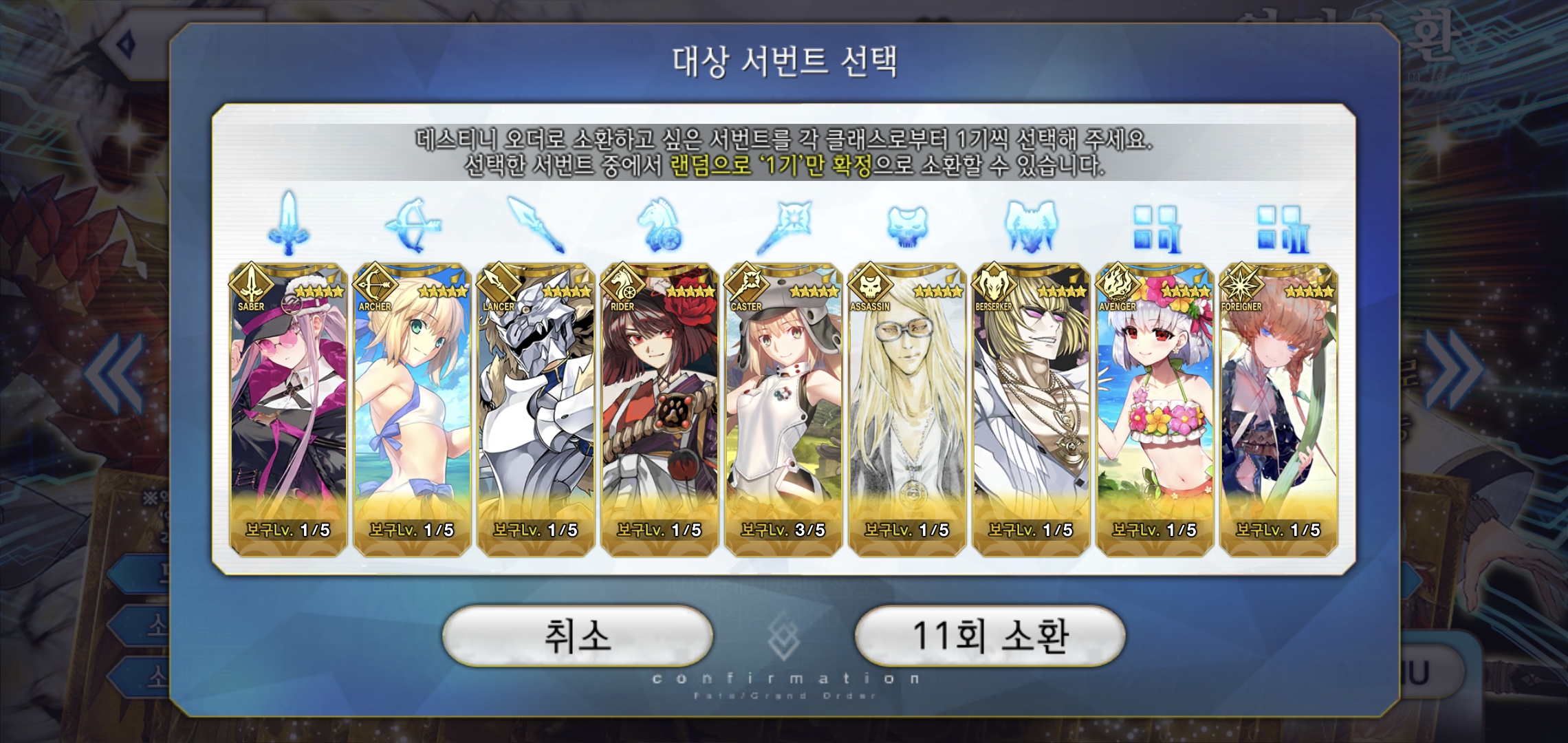Screen dimensions: 1568x743
Task: Select the Berserker servant card
Action: click(x=1031, y=409)
